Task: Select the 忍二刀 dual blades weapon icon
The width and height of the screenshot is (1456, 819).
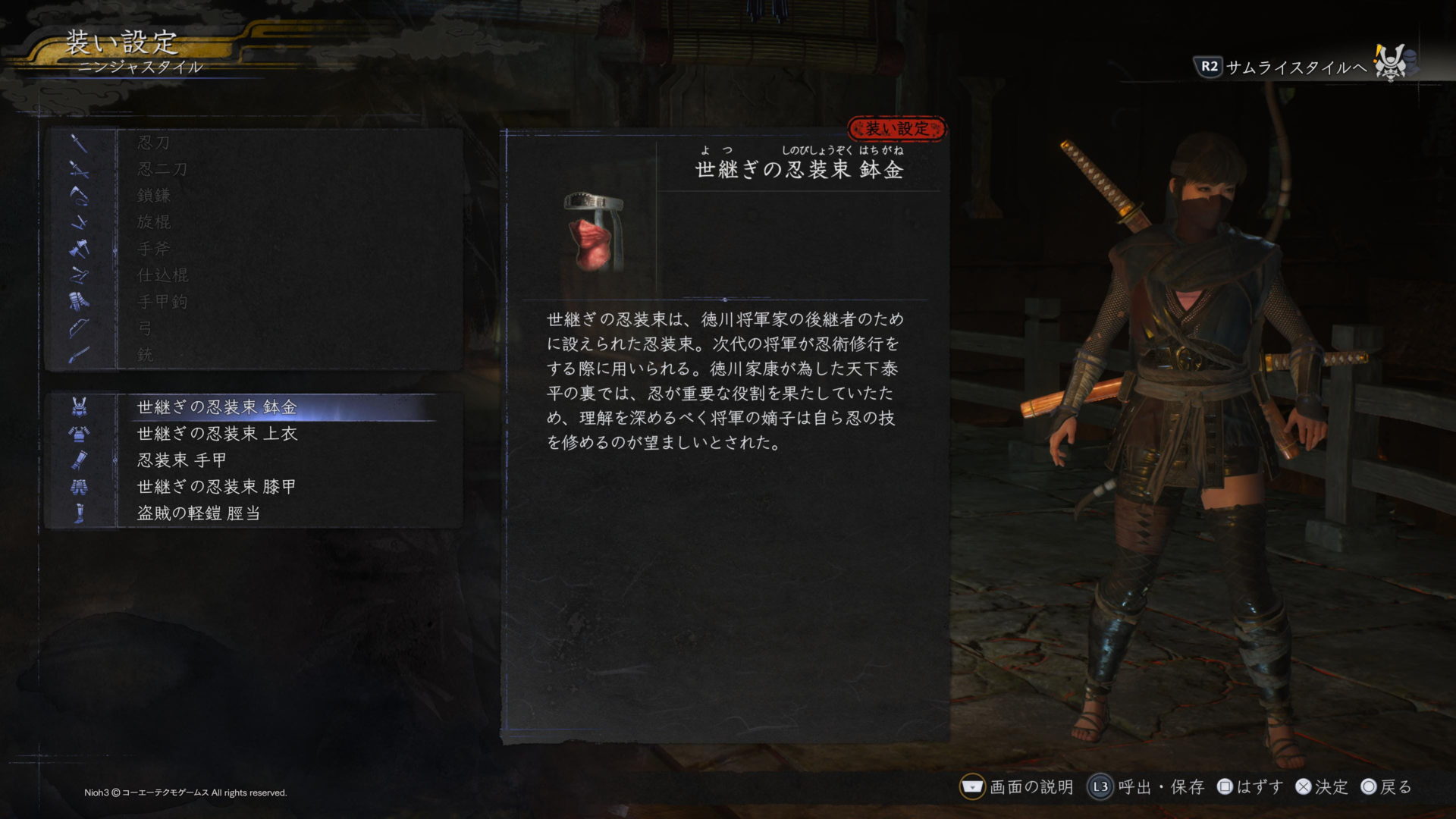Action: pos(78,168)
